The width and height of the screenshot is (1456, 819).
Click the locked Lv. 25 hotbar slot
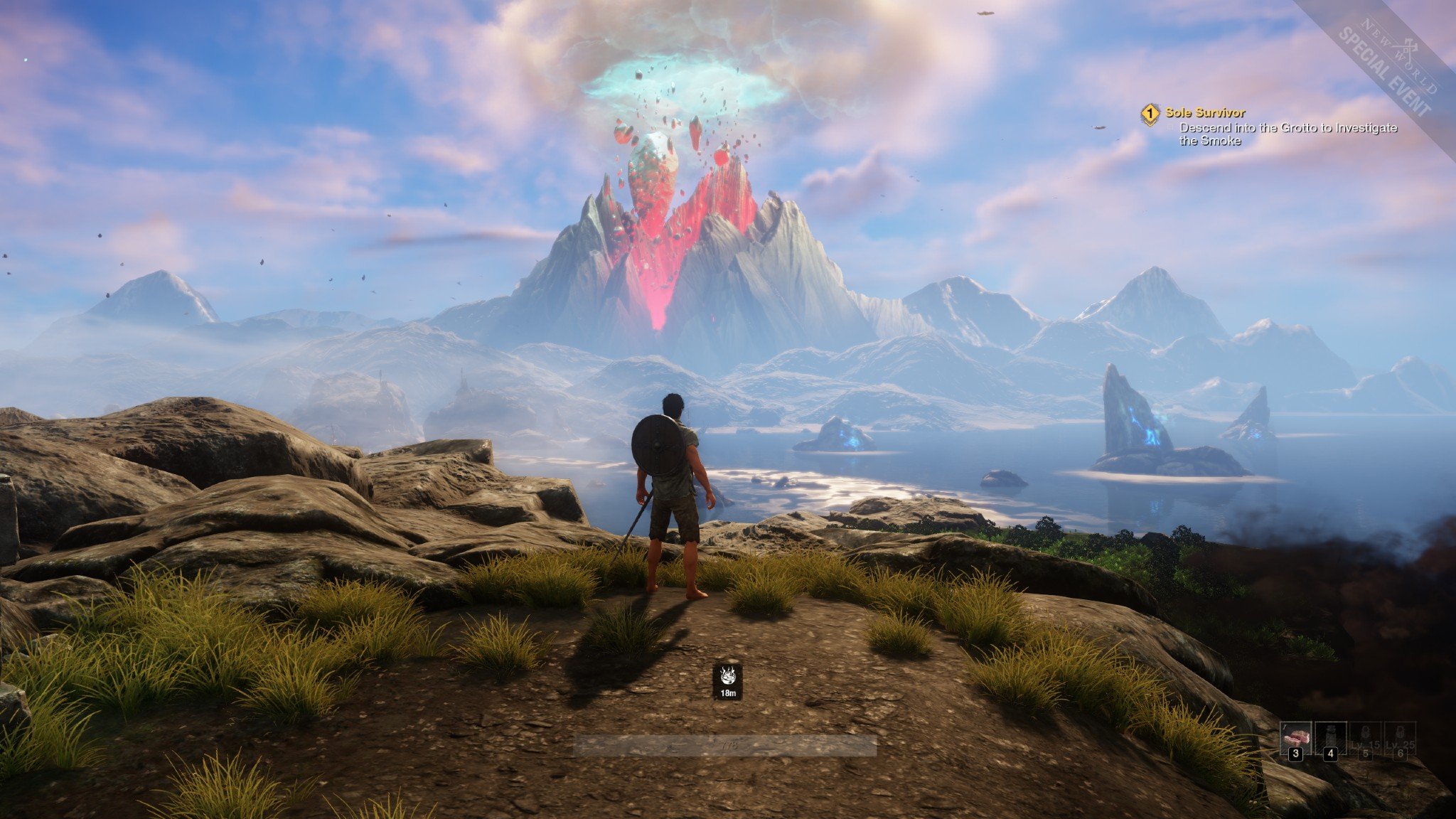click(x=1400, y=739)
